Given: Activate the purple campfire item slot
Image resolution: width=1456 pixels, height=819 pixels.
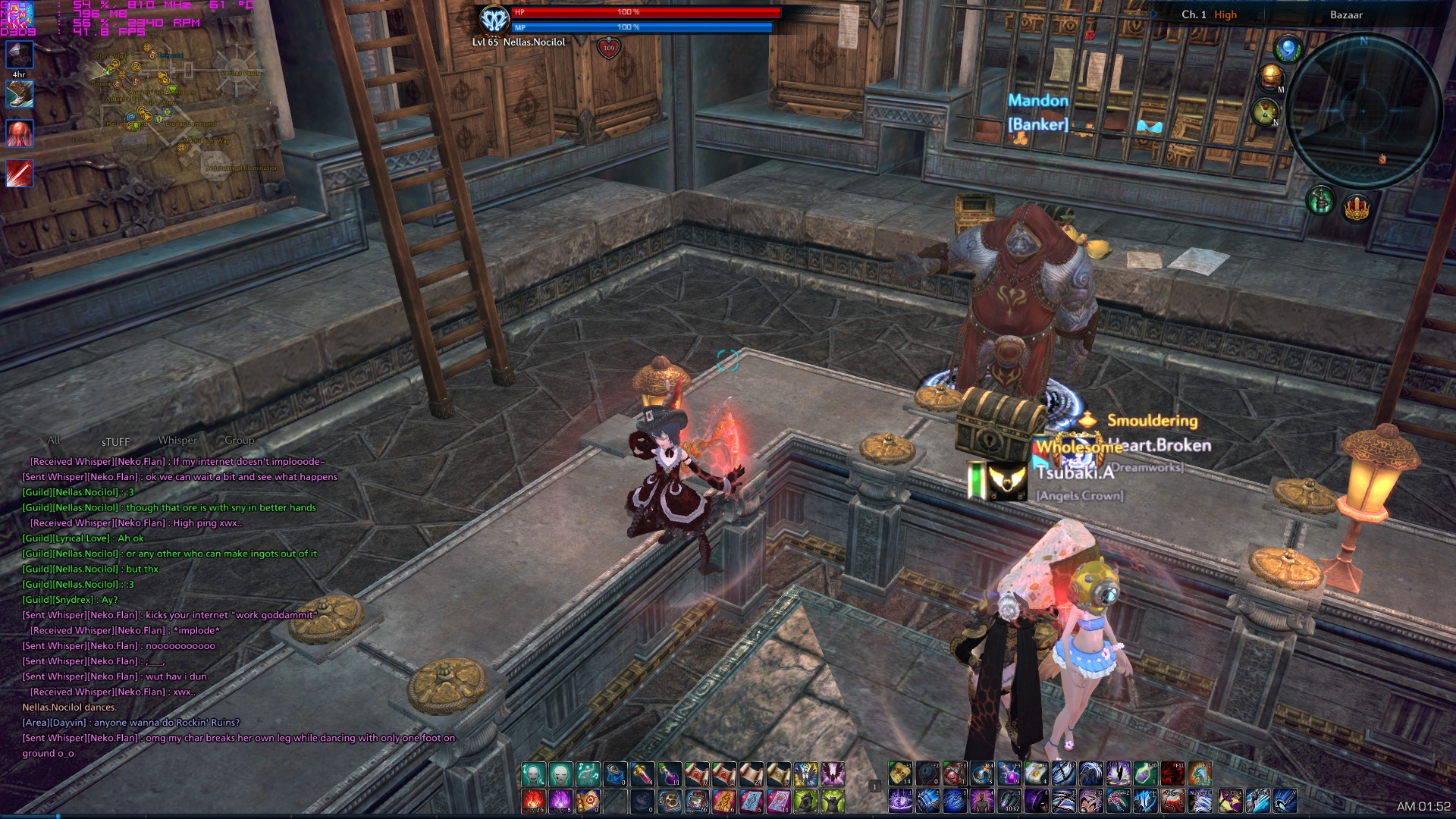Looking at the screenshot, I should 560,801.
